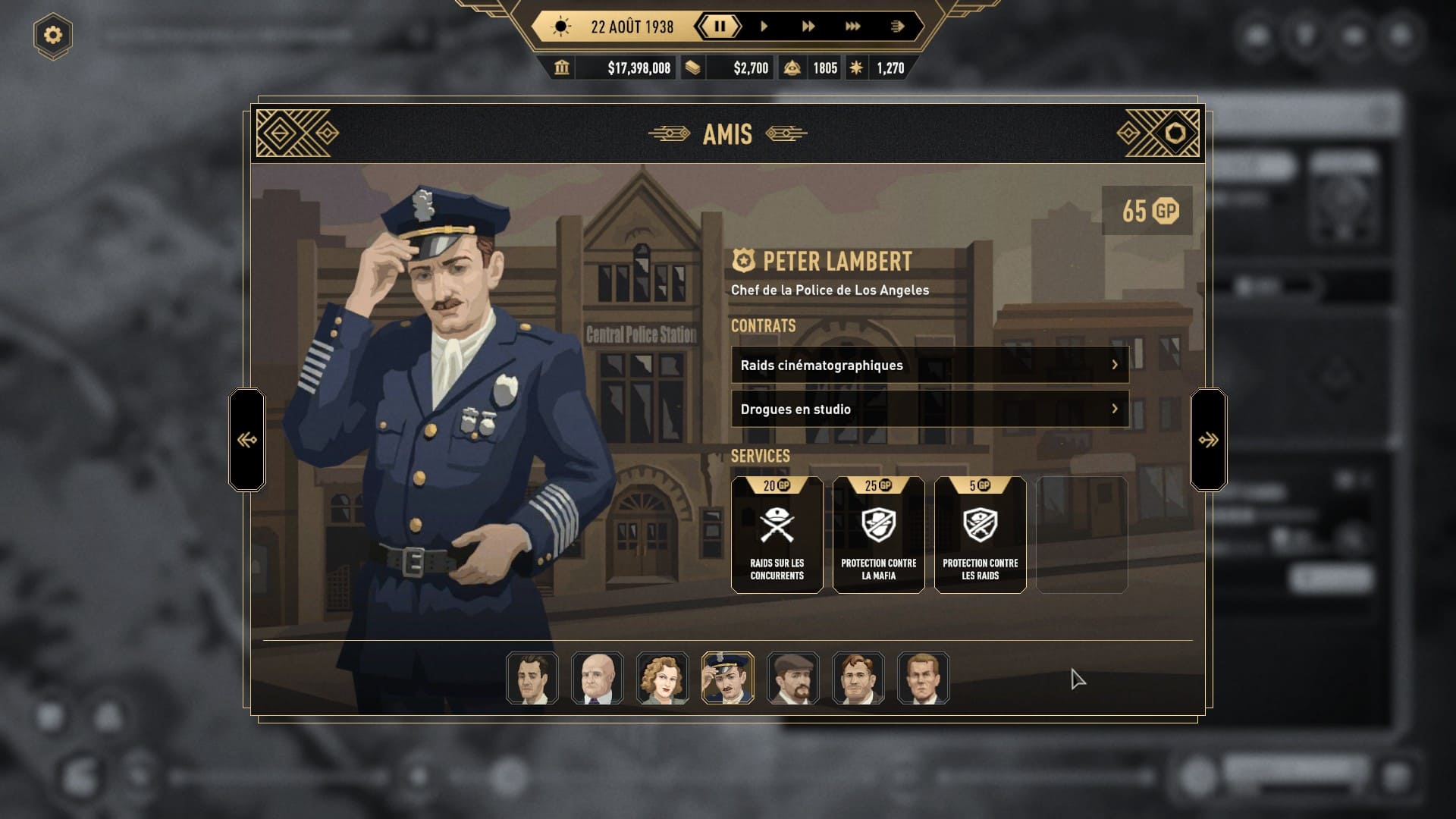Screen dimensions: 1456x819
Task: Open the settings gear menu
Action: tap(52, 35)
